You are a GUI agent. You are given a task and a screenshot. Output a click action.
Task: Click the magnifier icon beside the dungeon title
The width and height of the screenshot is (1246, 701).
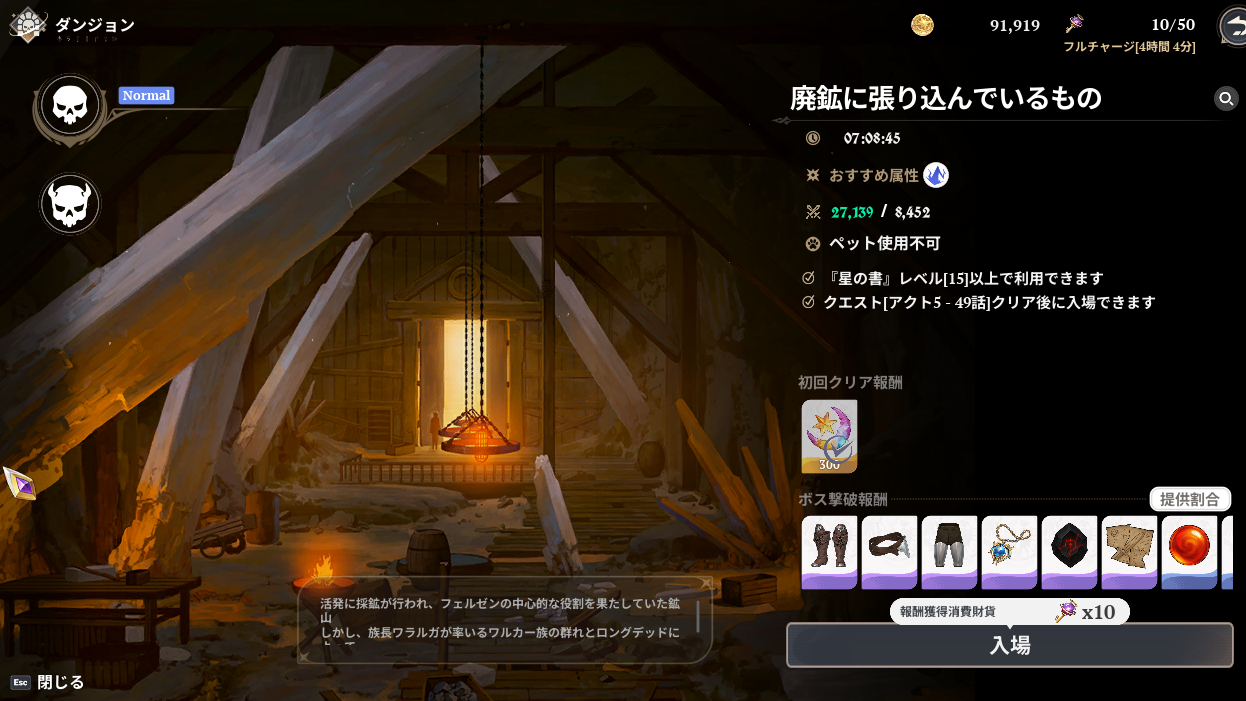tap(1226, 98)
